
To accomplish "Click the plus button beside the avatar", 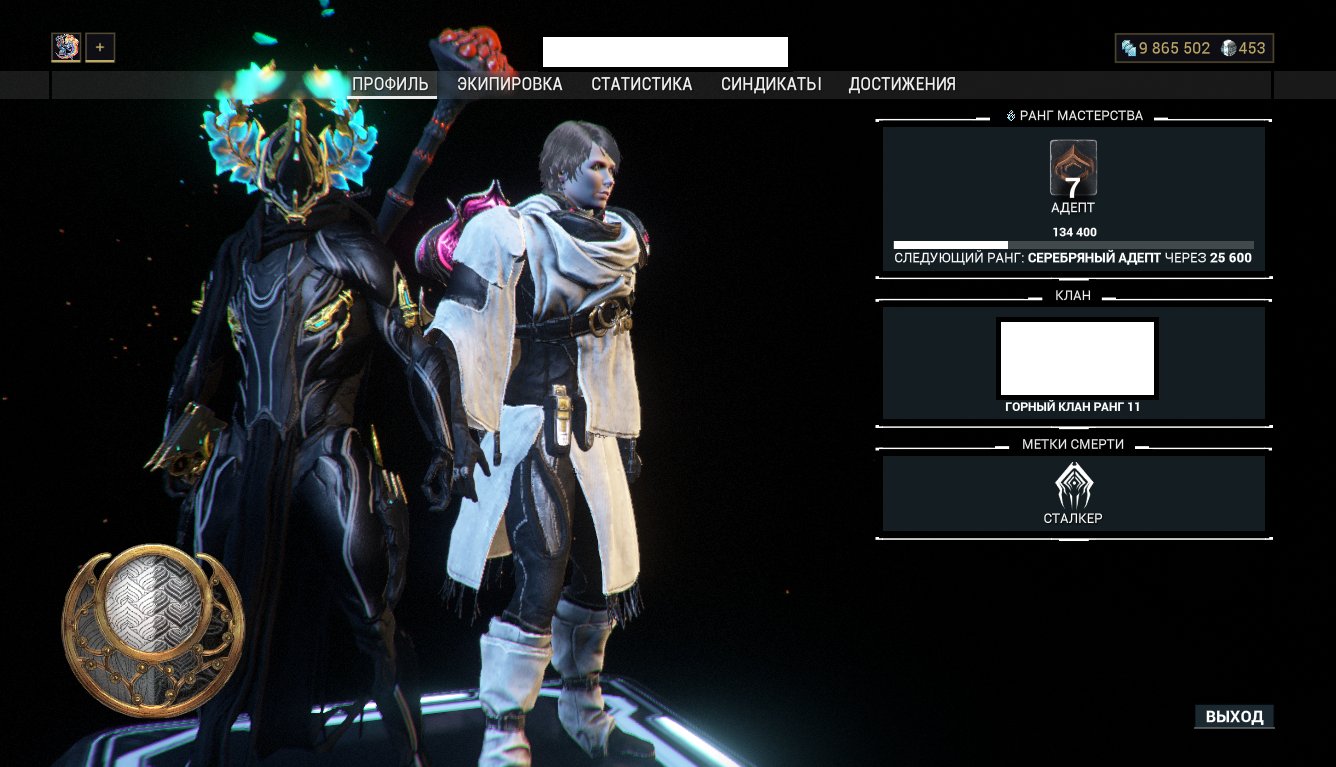I will 100,47.
